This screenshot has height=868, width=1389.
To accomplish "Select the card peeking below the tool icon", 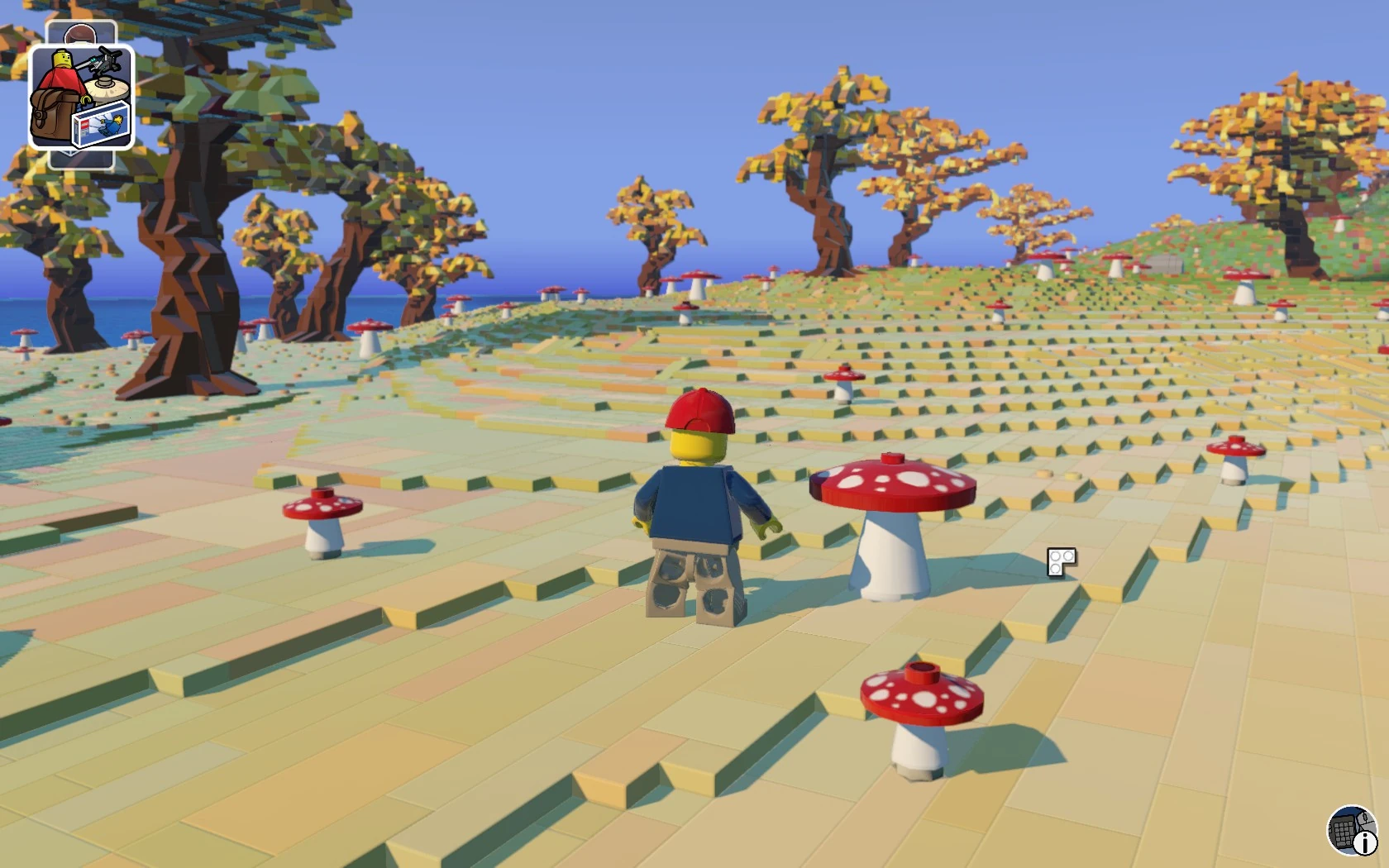I will (x=80, y=160).
